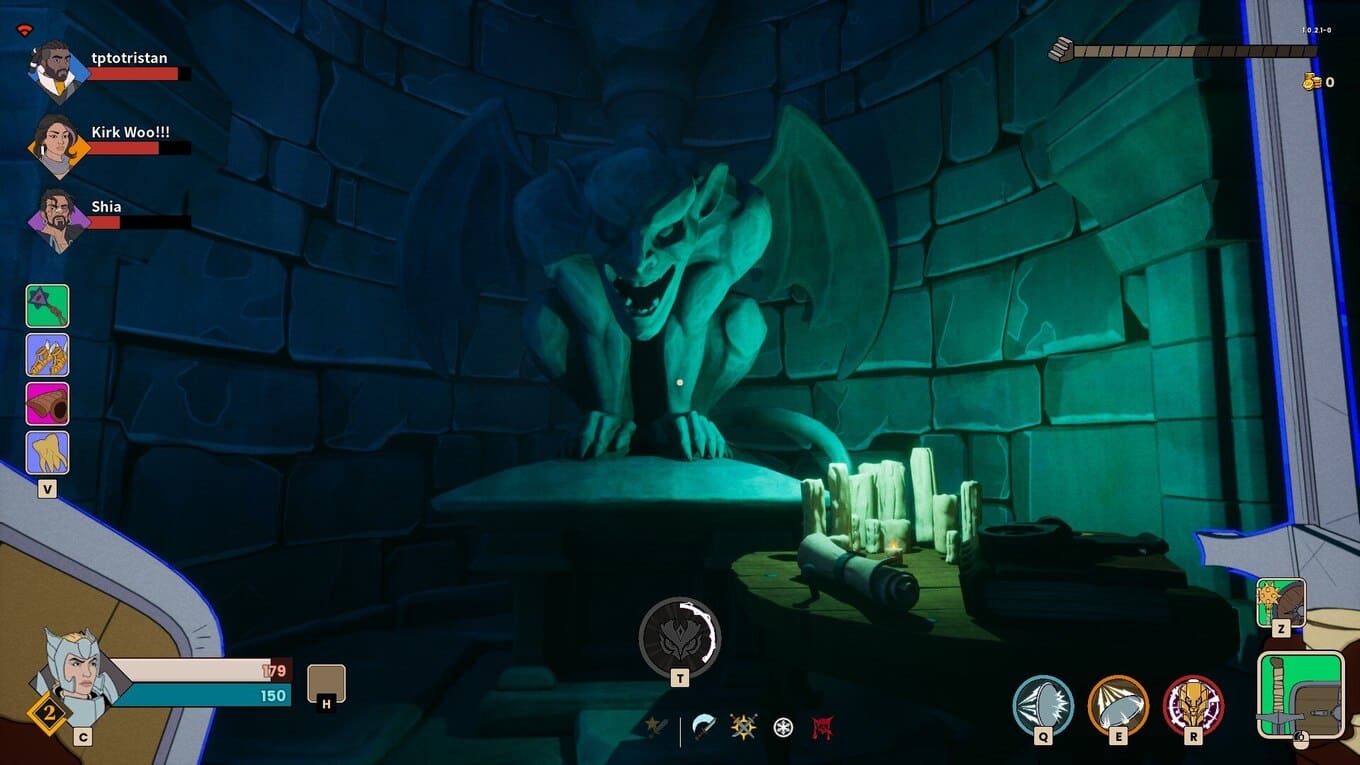Select the spiked mace item slot
This screenshot has width=1360, height=765.
(47, 306)
